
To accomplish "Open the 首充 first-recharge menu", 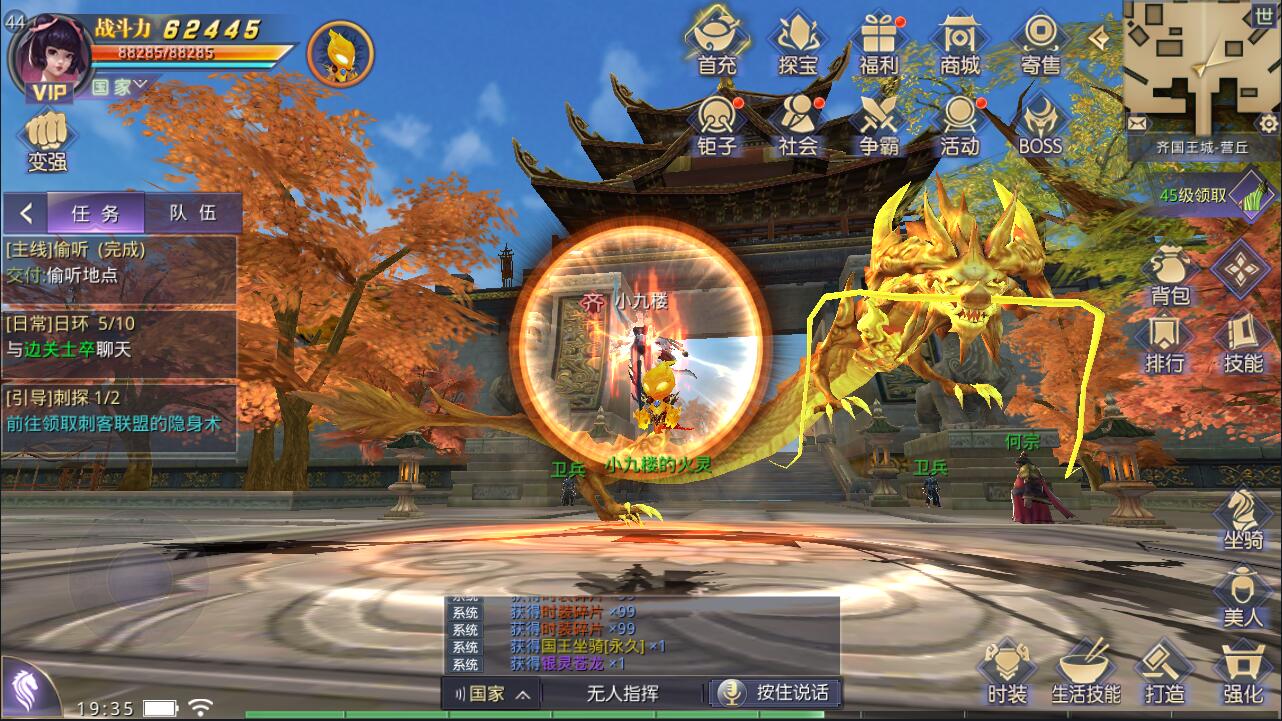I will 717,42.
